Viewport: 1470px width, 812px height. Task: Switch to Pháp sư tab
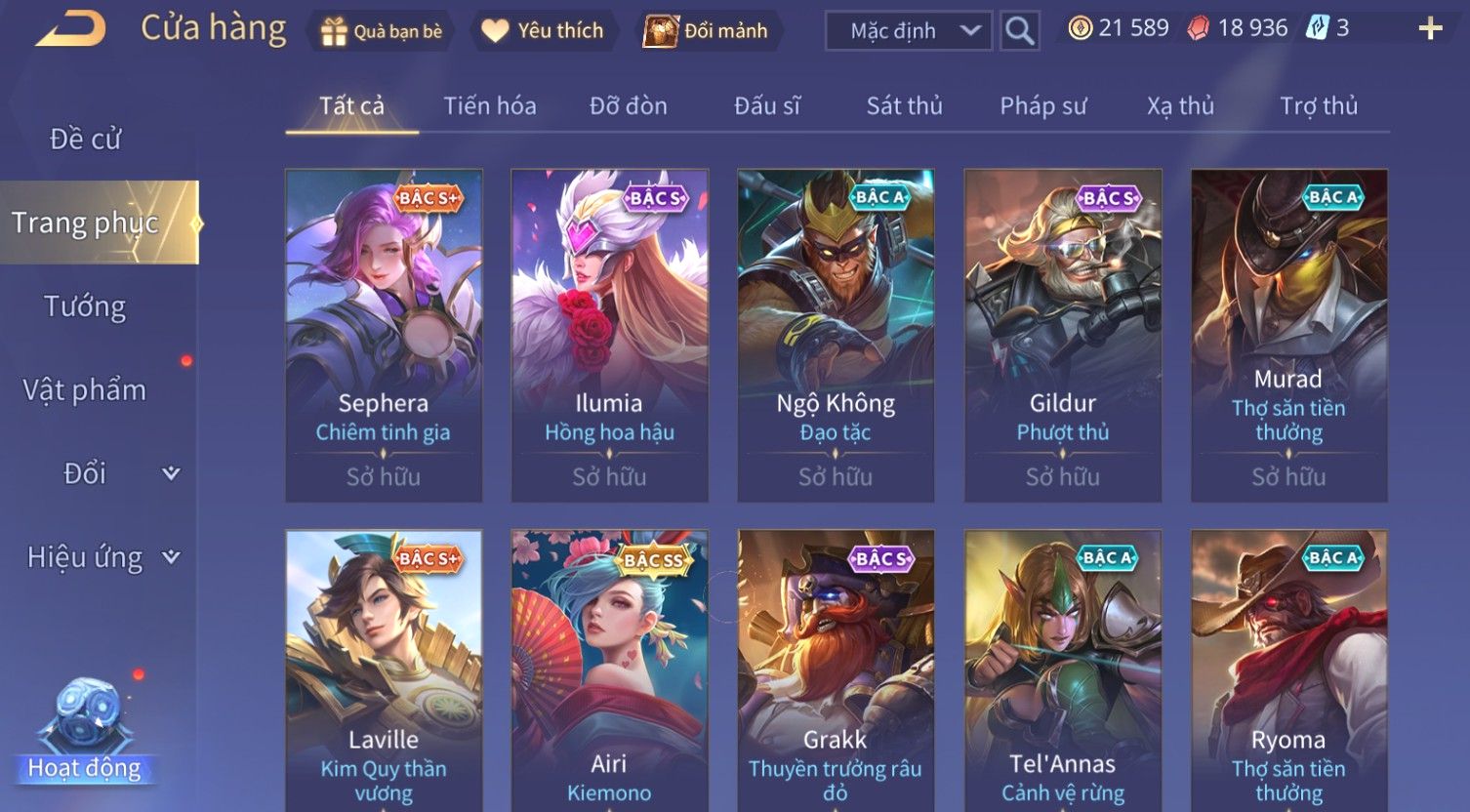[x=1042, y=105]
